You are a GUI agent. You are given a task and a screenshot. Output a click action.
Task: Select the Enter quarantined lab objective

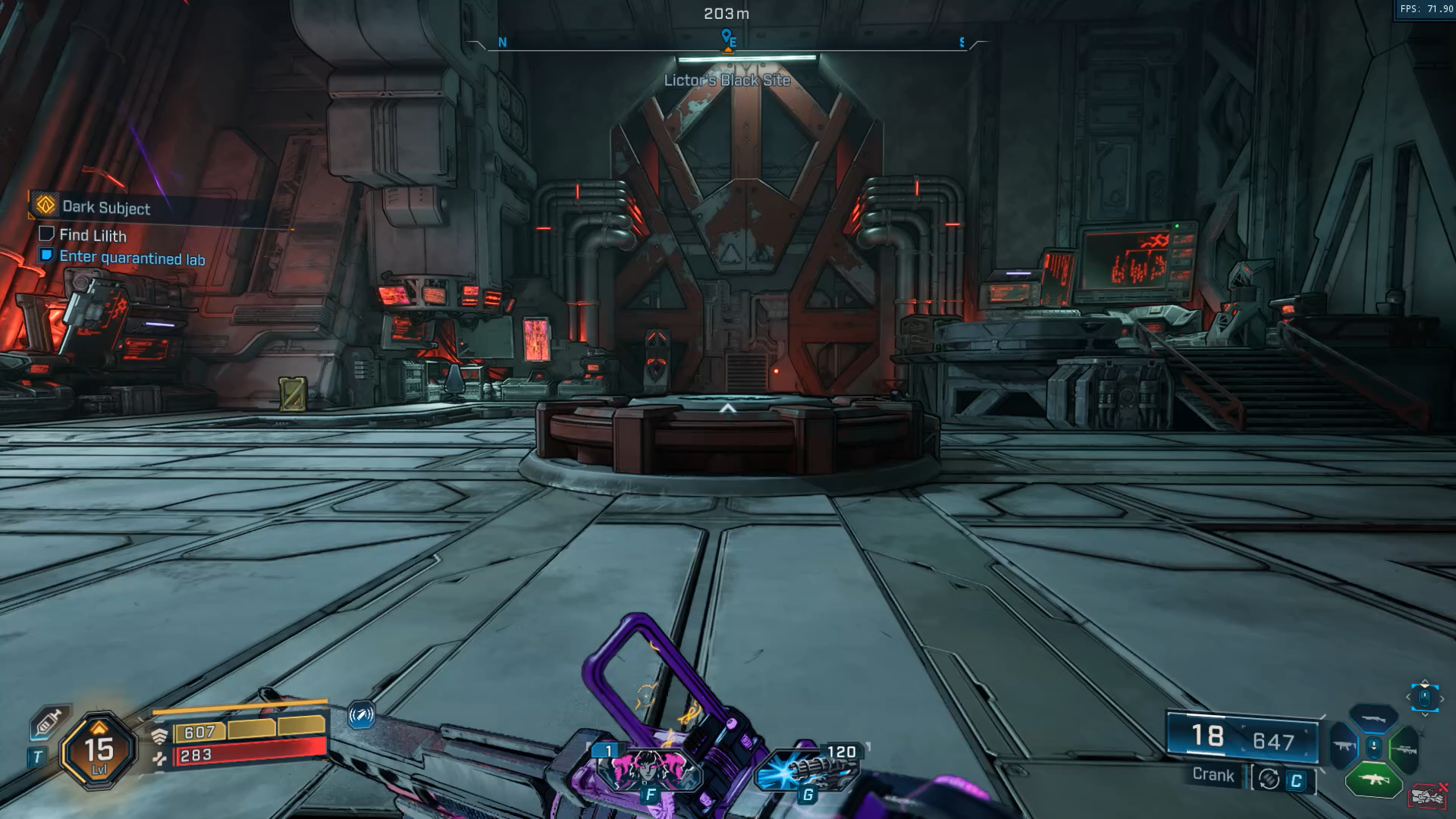pyautogui.click(x=132, y=258)
